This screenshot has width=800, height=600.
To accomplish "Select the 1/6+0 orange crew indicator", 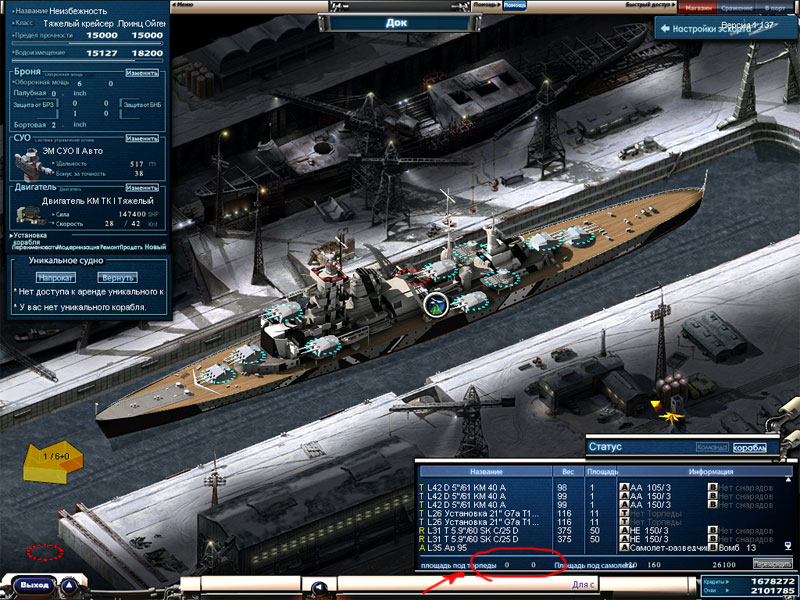I will tap(56, 456).
